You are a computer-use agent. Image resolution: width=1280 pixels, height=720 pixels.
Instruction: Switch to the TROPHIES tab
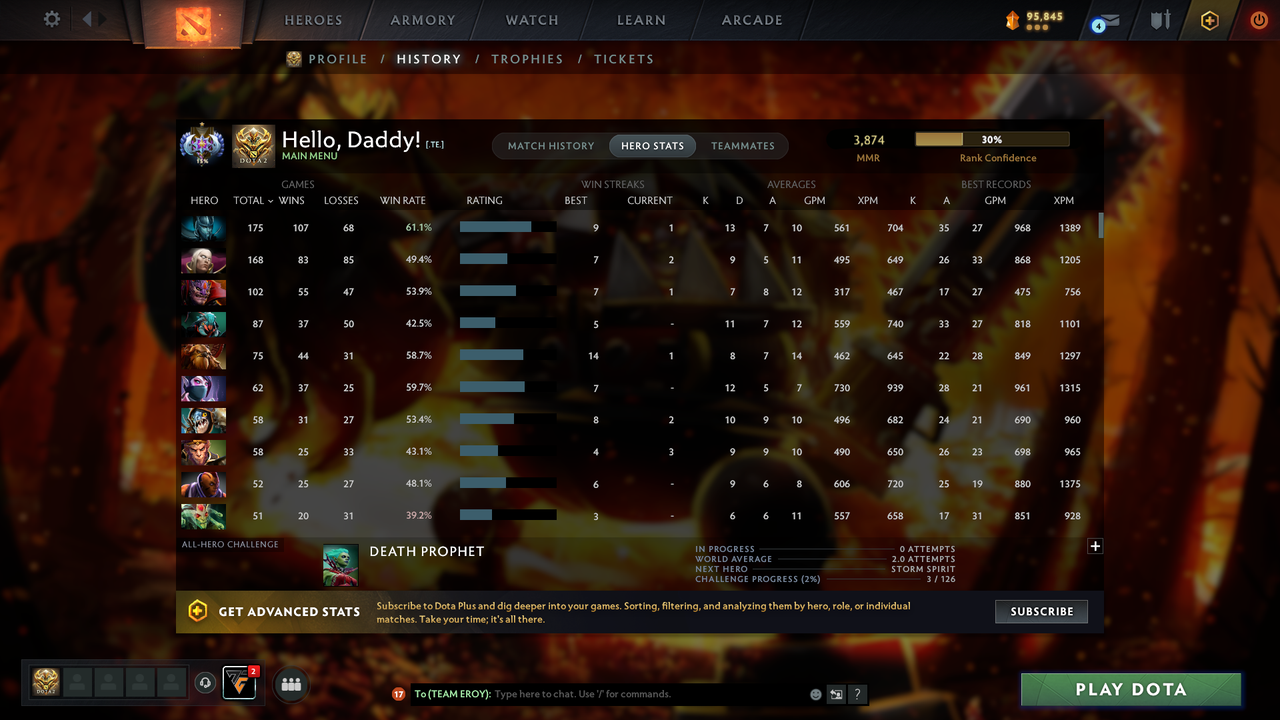(x=527, y=59)
